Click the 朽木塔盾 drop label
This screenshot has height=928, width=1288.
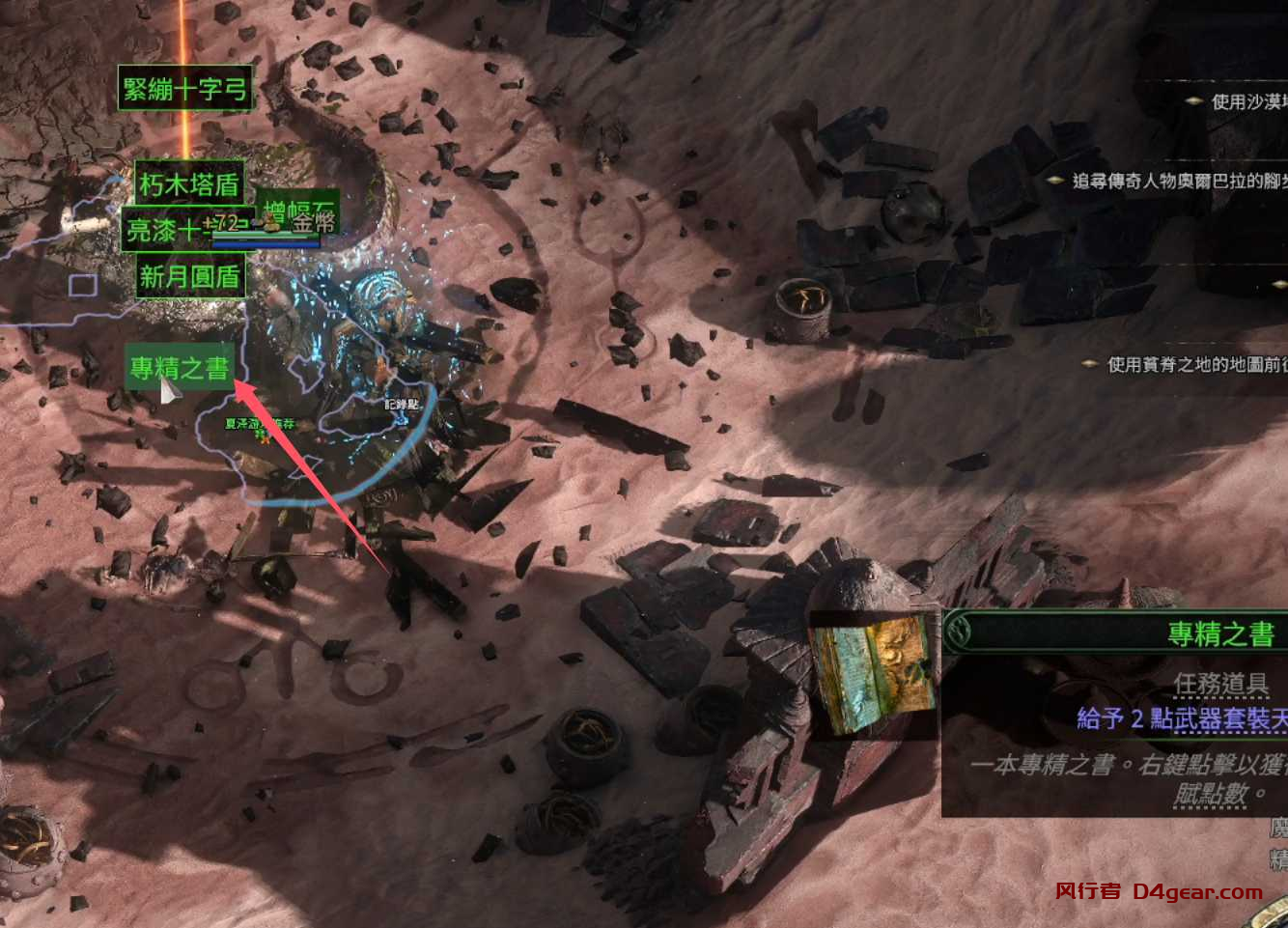(x=189, y=183)
